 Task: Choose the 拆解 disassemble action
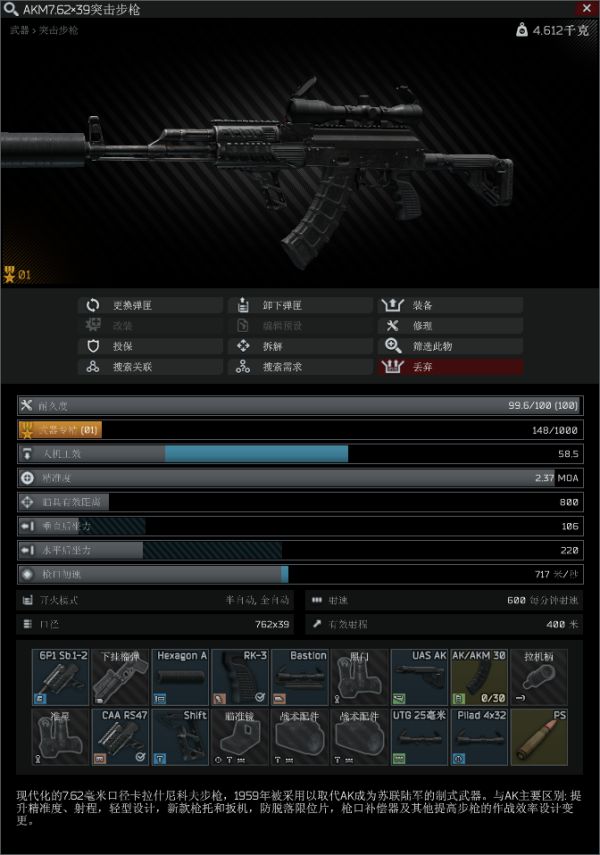click(x=300, y=346)
